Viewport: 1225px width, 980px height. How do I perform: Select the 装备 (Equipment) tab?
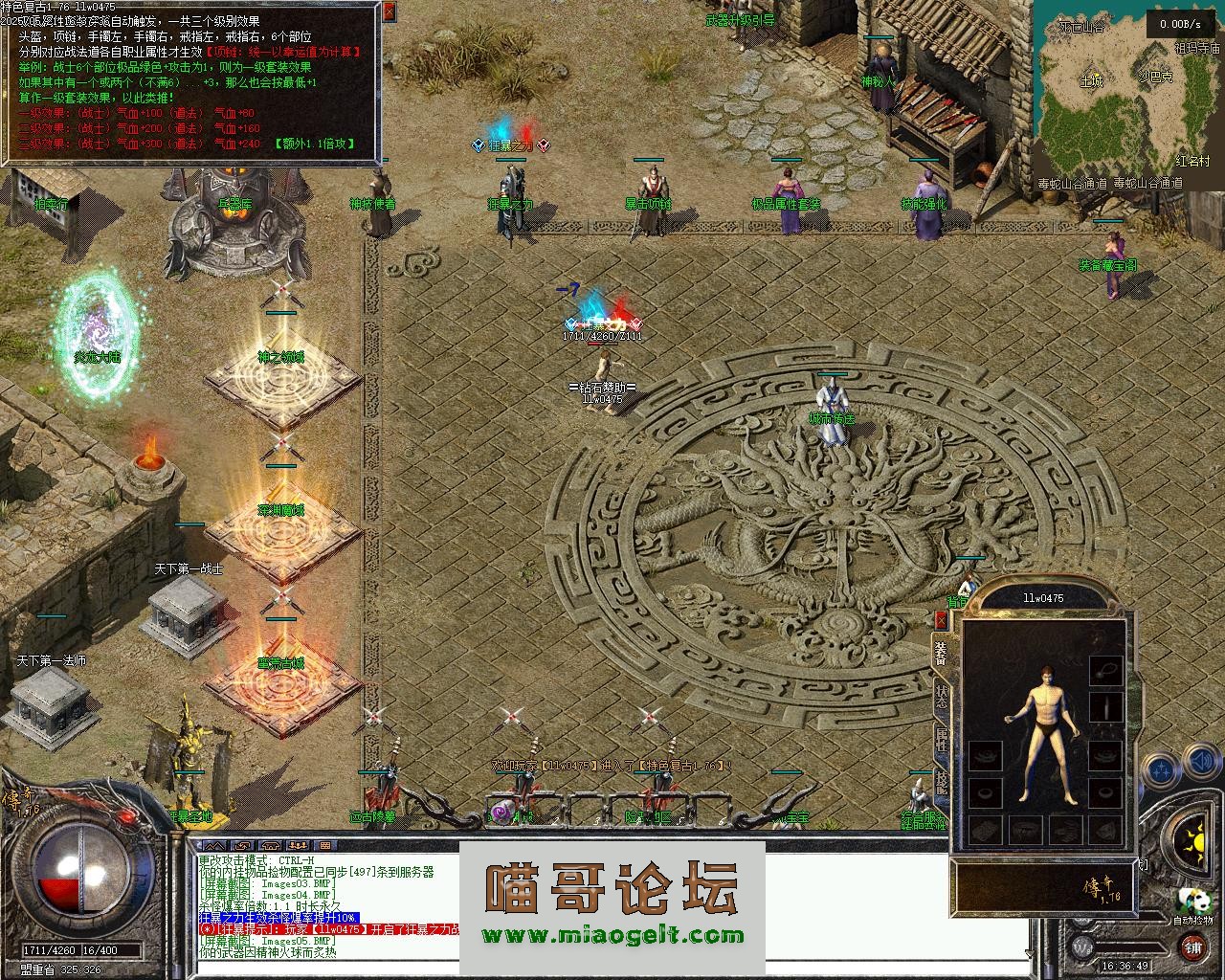pos(941,652)
